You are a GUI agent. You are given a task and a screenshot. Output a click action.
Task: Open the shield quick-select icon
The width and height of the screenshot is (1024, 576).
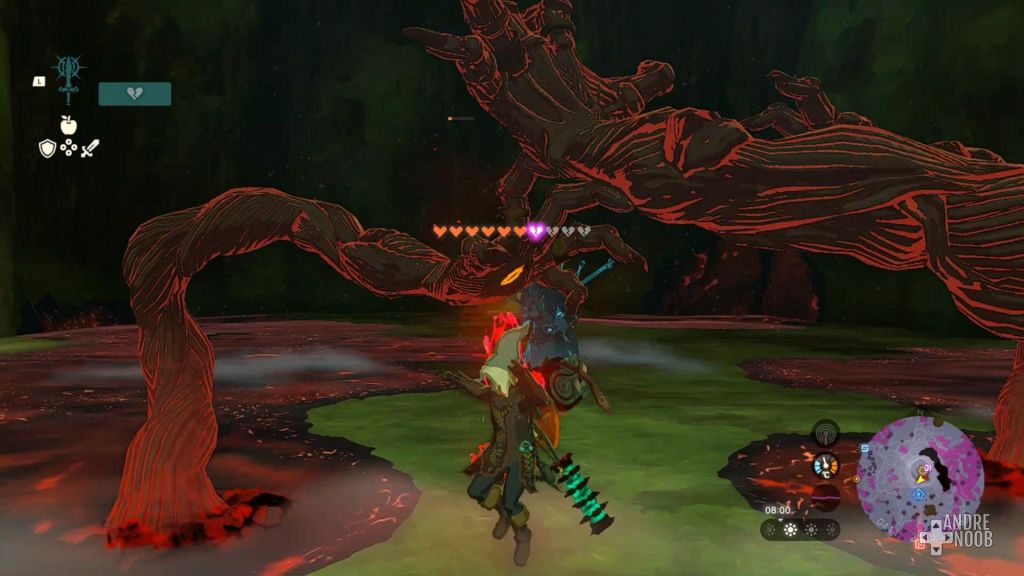point(47,149)
